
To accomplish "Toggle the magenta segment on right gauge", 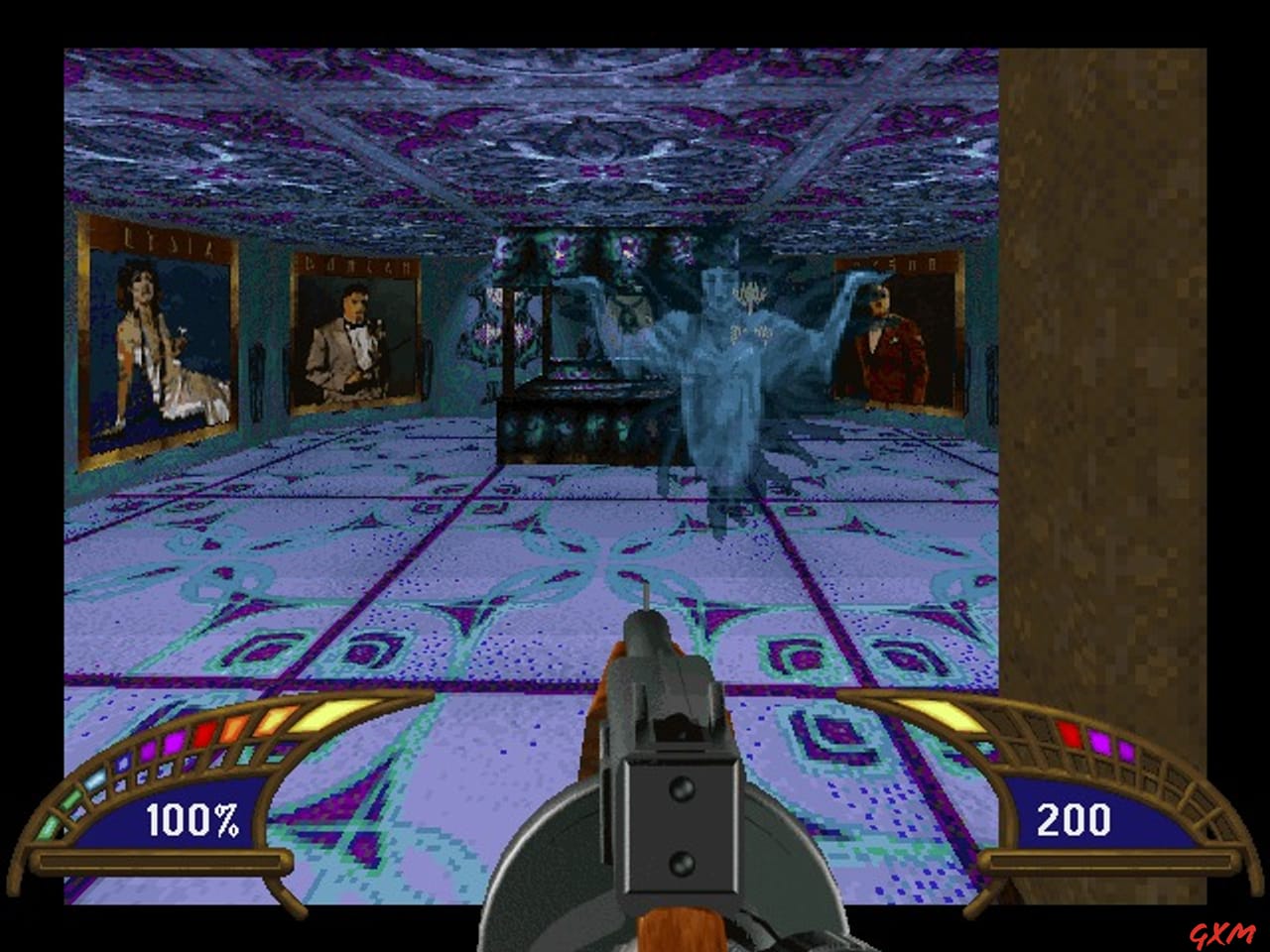I will click(x=1101, y=740).
